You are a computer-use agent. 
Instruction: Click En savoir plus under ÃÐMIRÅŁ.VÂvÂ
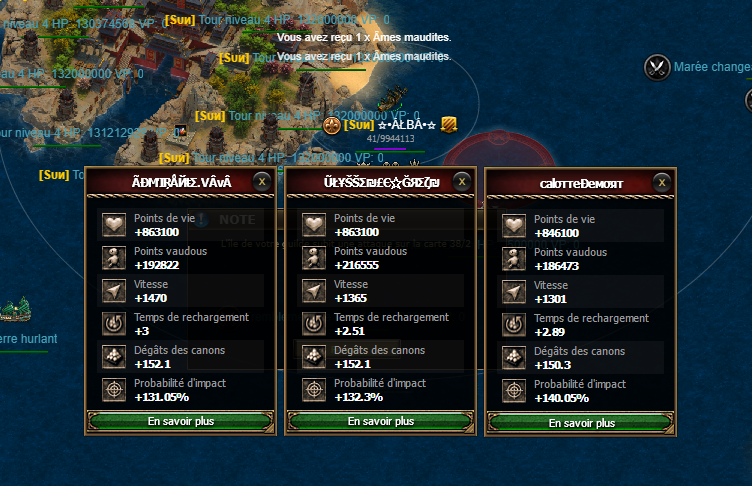[180, 422]
